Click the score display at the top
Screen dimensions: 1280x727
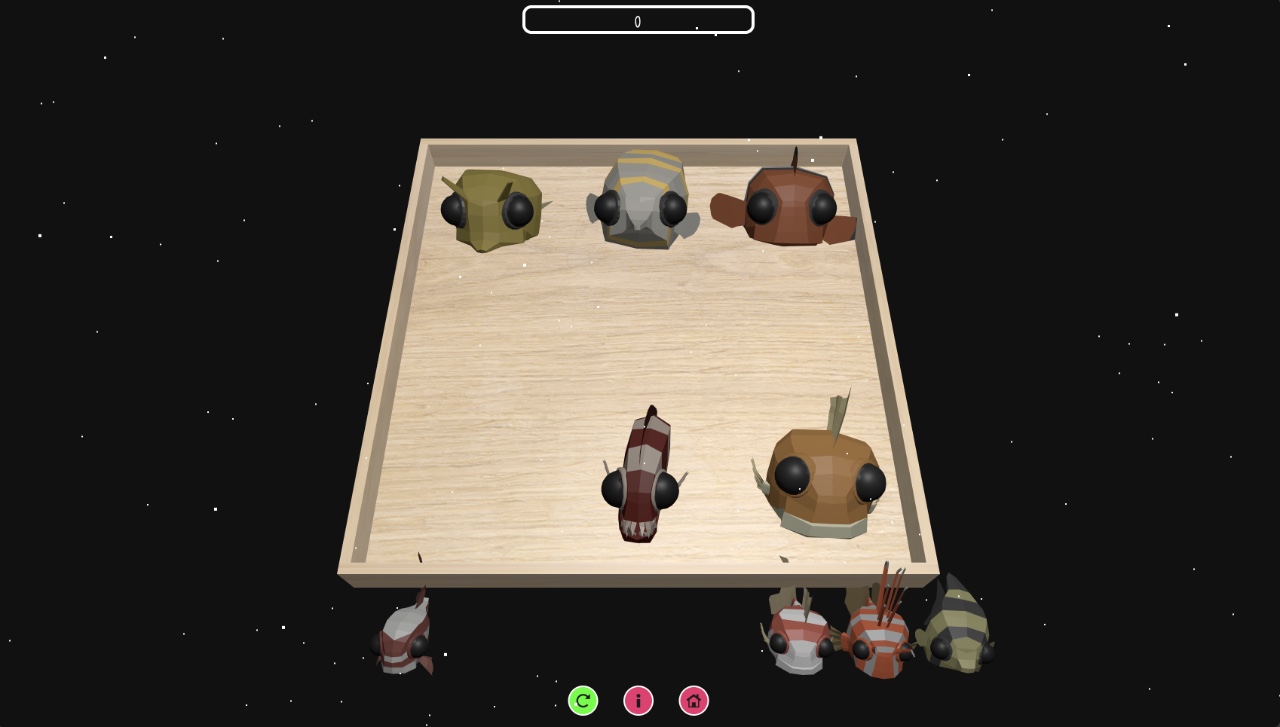(638, 19)
